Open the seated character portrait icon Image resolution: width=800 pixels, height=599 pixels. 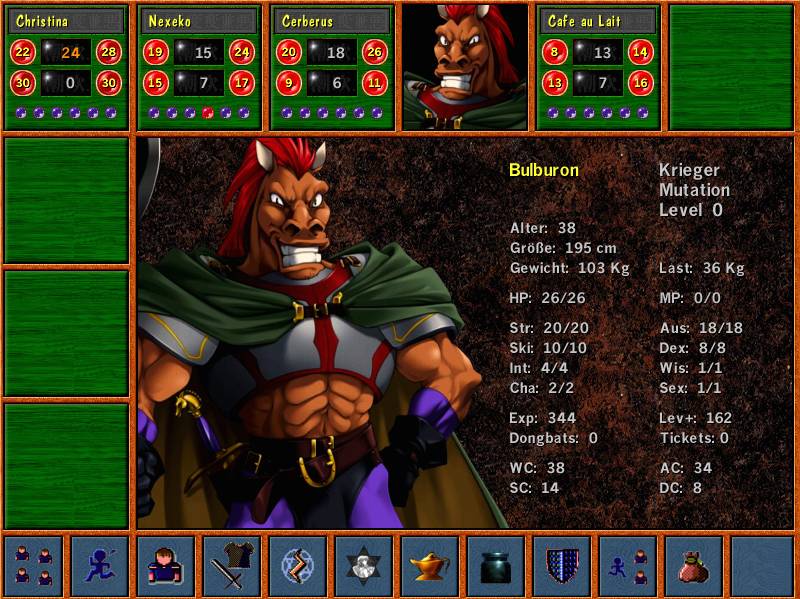[x=166, y=566]
